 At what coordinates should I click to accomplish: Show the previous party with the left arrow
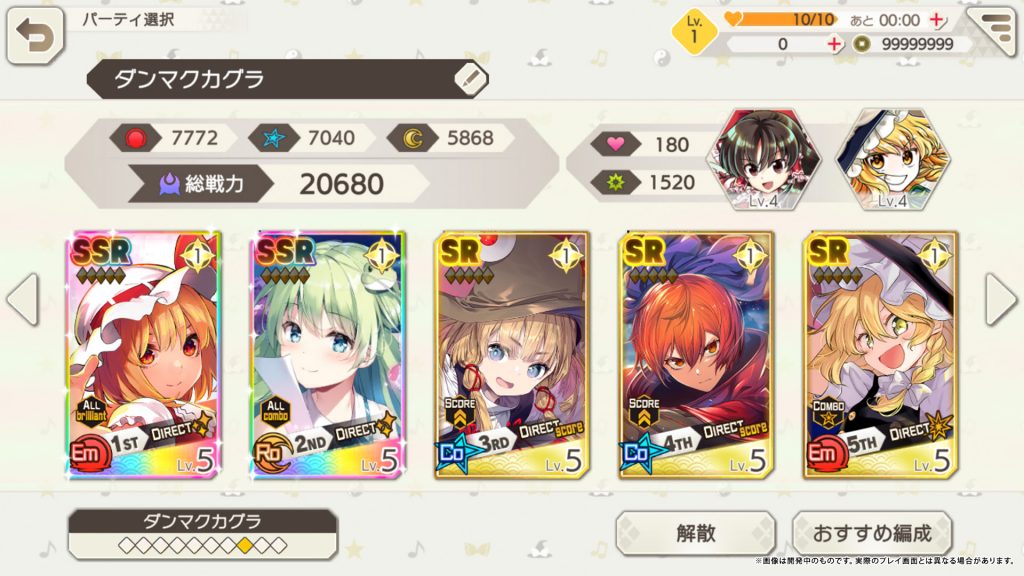[22, 300]
